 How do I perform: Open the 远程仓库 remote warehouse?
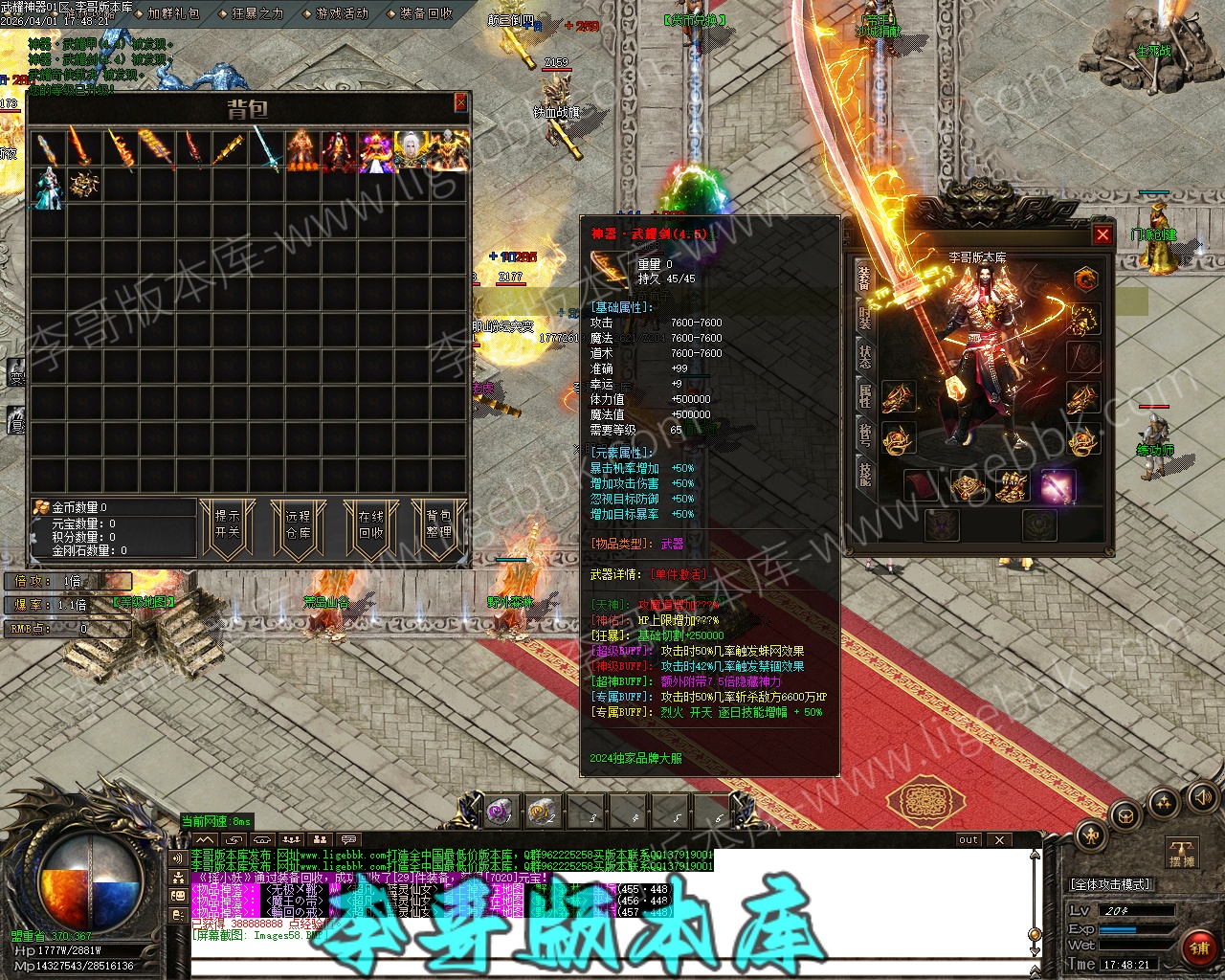tap(298, 524)
